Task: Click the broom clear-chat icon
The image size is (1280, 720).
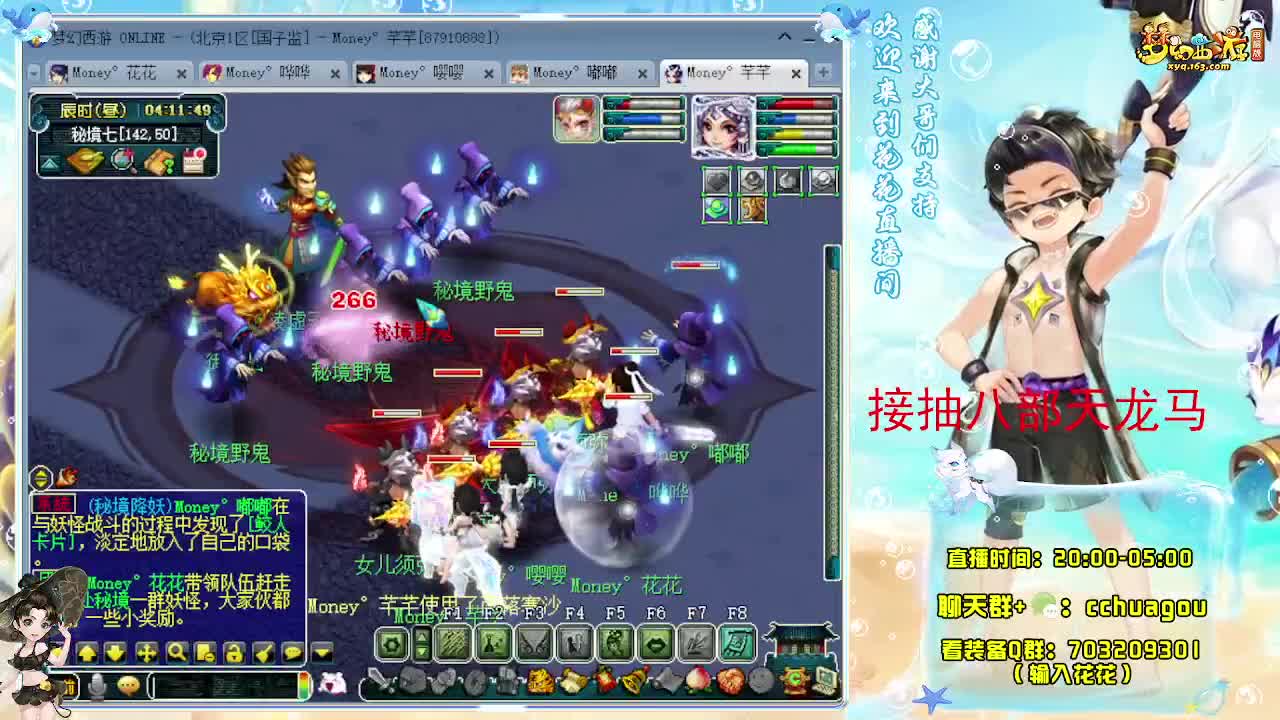Action: click(x=265, y=652)
